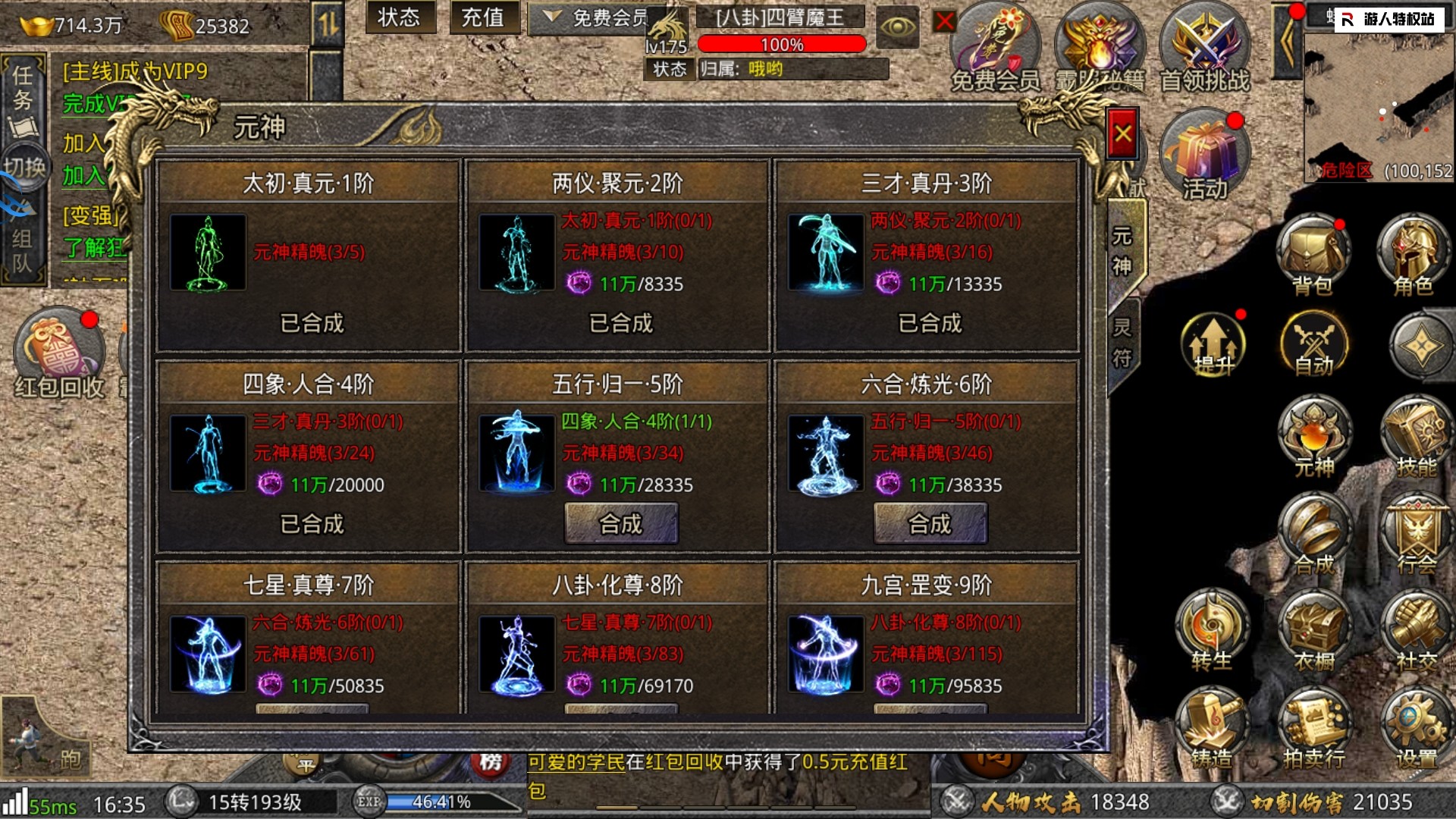Open the 状态 button in top bar

(x=399, y=17)
